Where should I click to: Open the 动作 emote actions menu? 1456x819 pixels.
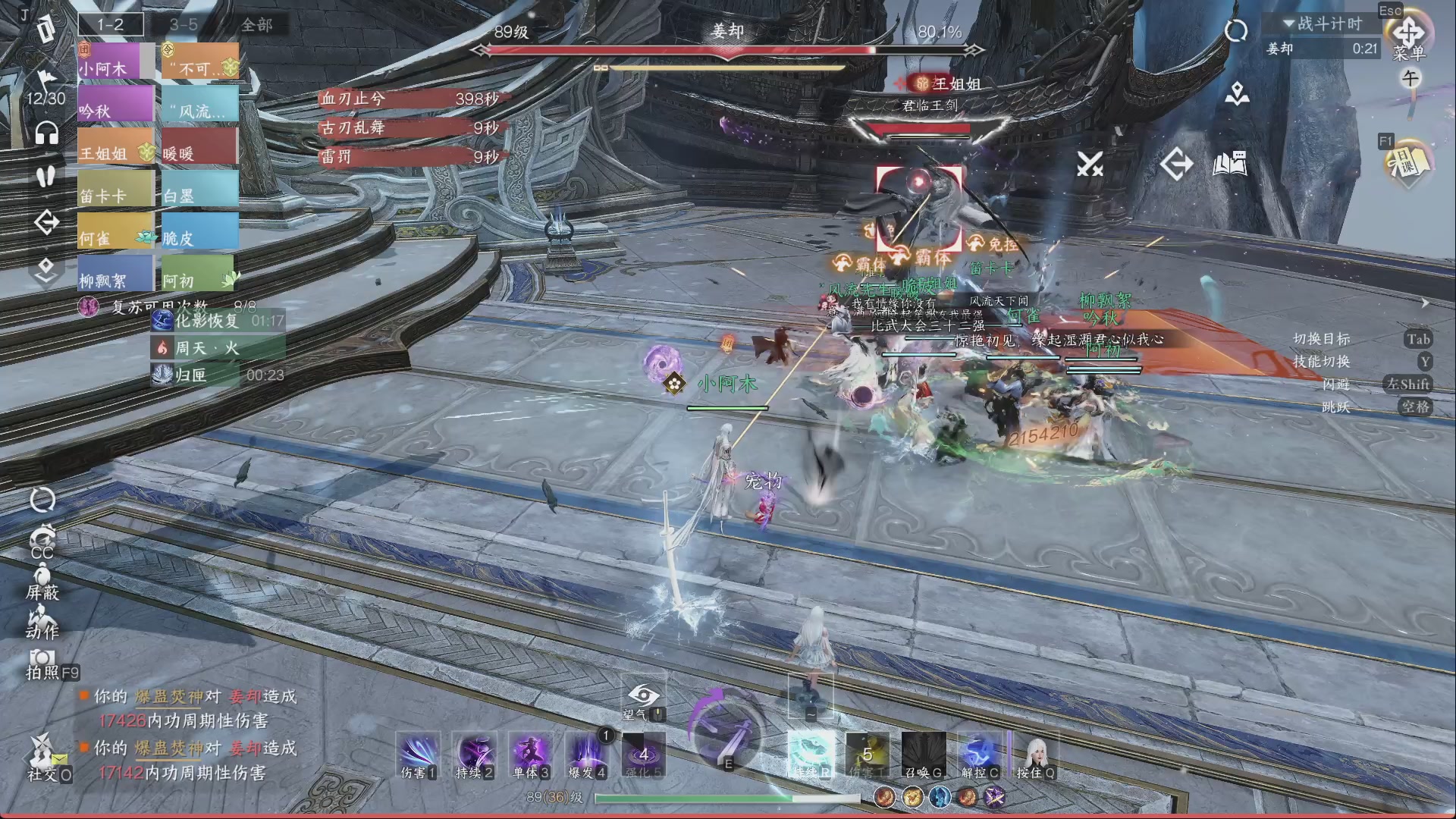[42, 622]
